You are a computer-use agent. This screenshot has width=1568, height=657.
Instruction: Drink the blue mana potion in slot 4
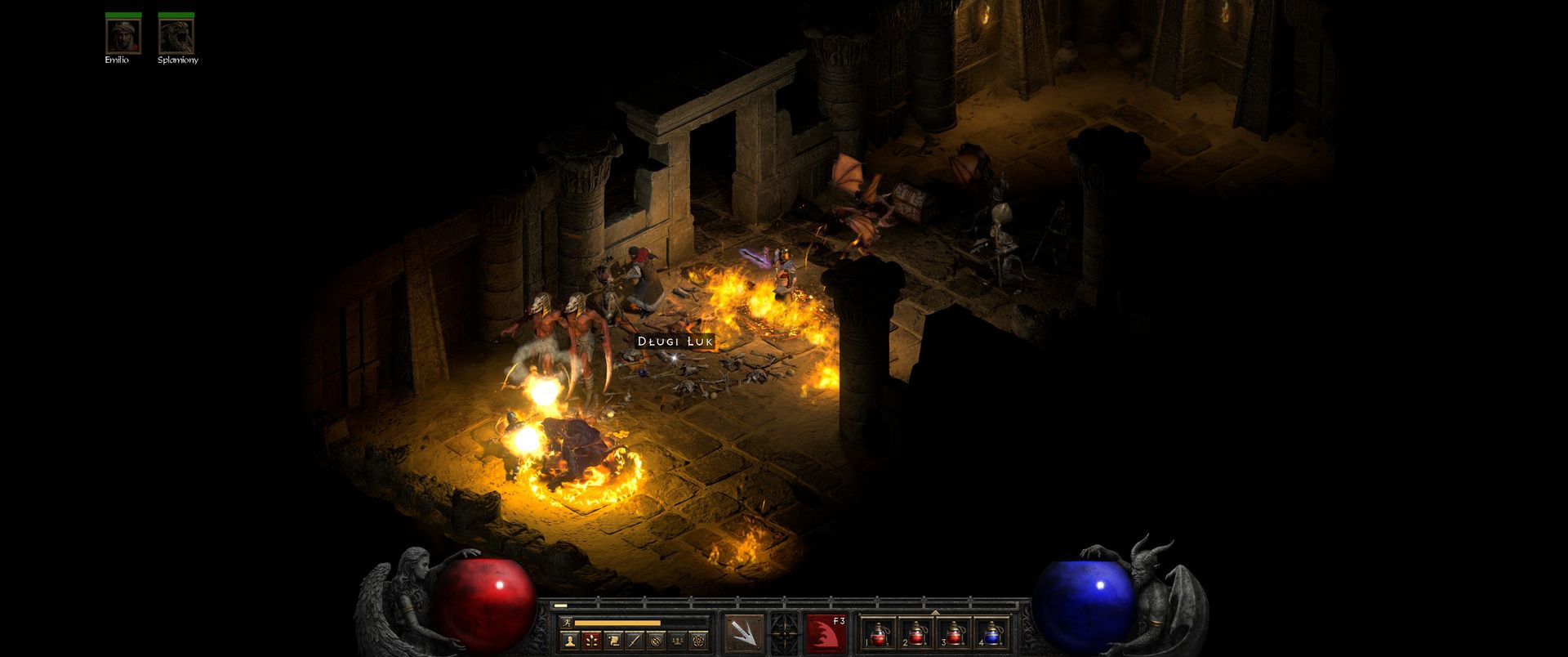992,634
